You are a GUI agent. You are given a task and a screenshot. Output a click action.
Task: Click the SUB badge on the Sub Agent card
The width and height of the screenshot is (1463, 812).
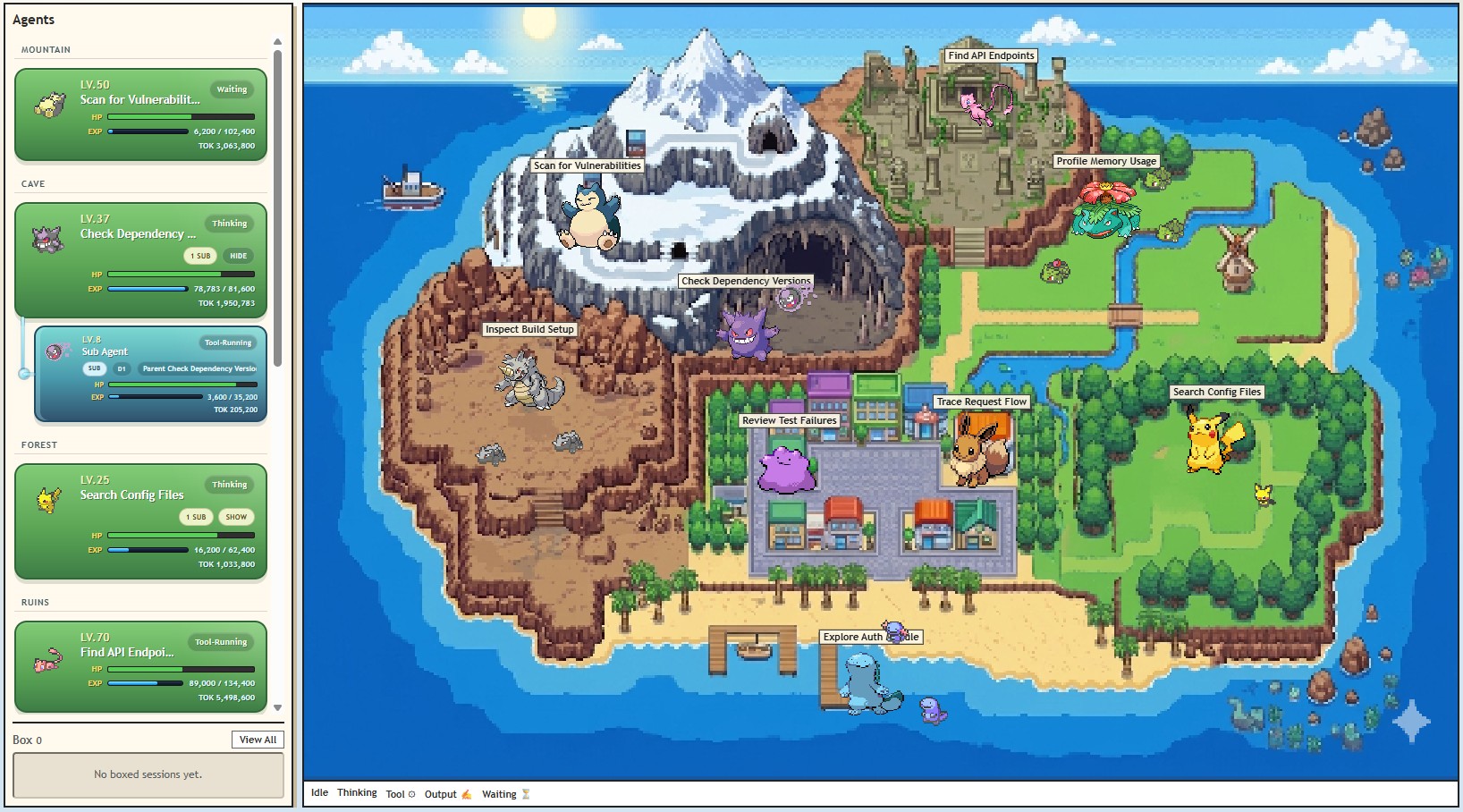[x=95, y=368]
